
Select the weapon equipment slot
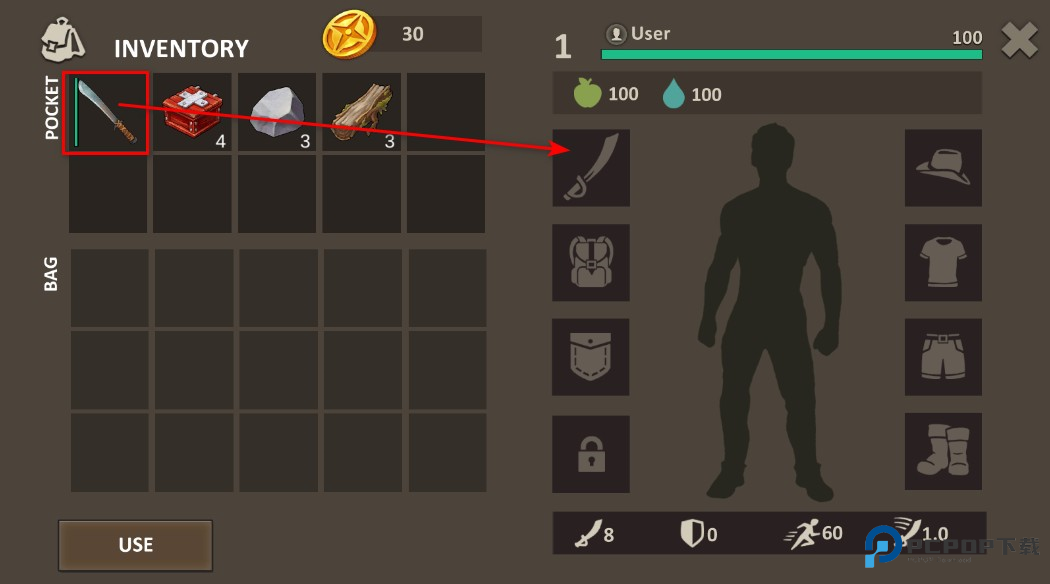point(591,168)
